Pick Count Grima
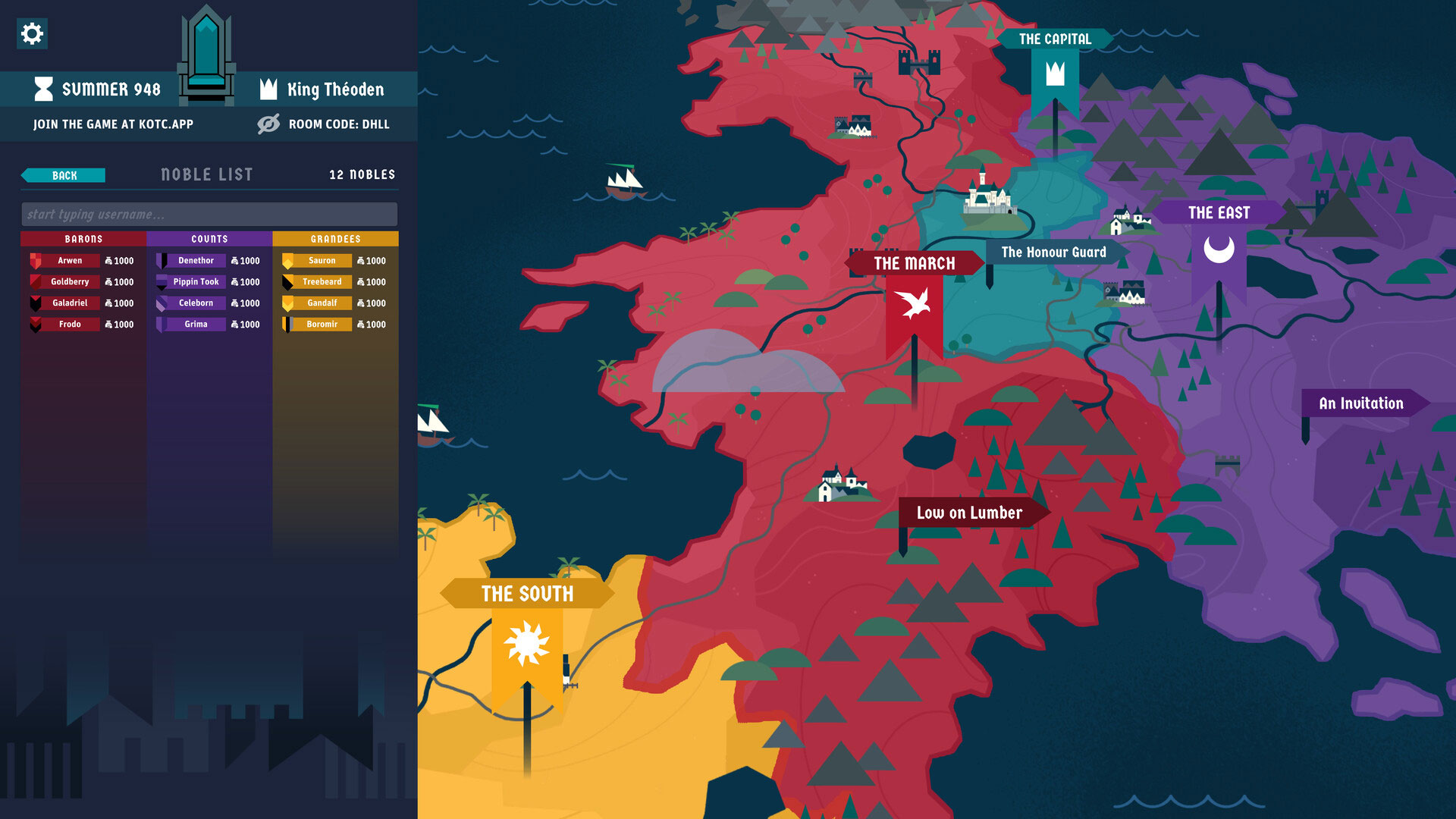Image resolution: width=1456 pixels, height=819 pixels. pyautogui.click(x=196, y=325)
